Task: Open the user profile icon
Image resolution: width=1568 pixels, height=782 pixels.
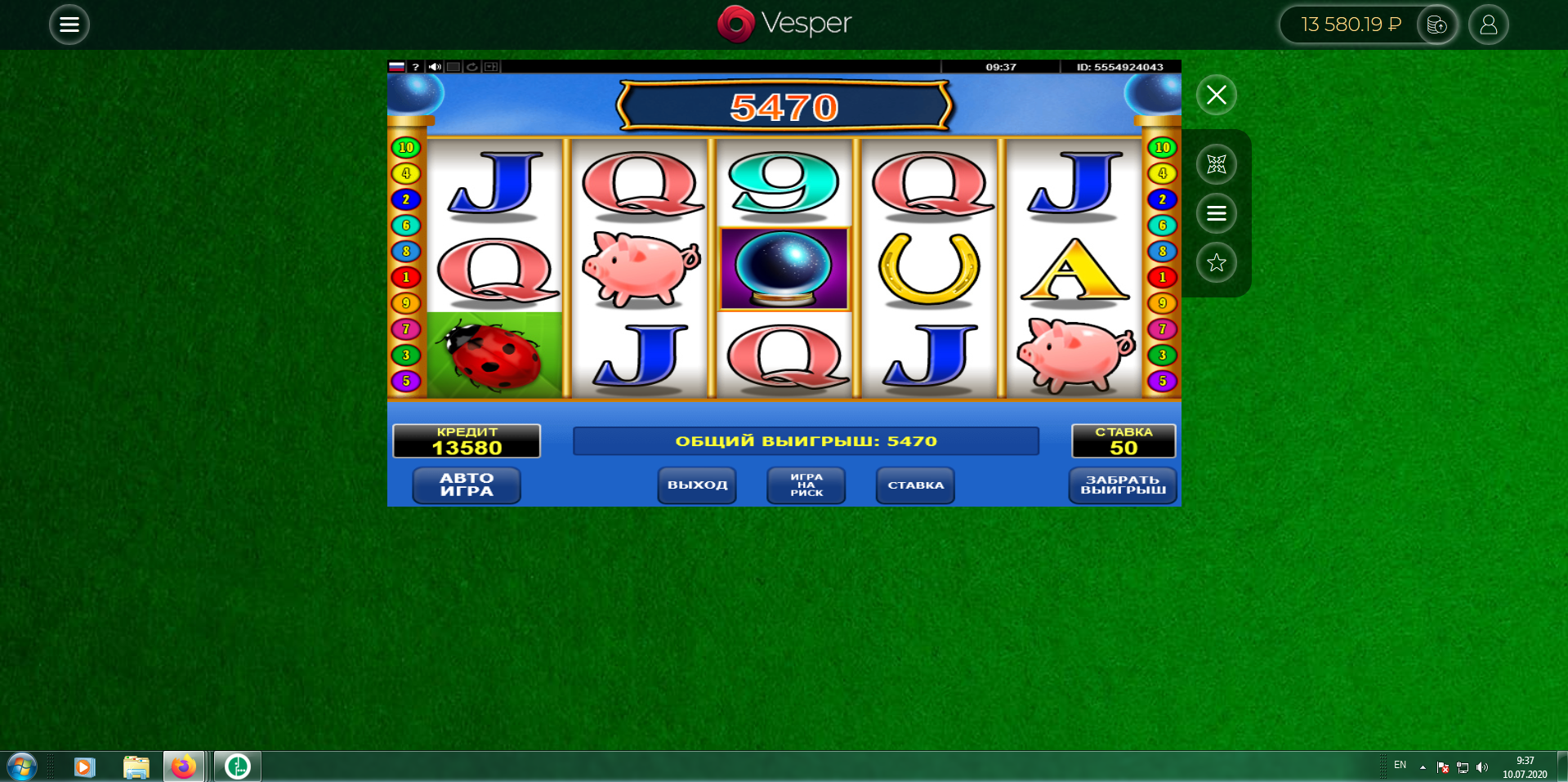Action: [x=1488, y=25]
